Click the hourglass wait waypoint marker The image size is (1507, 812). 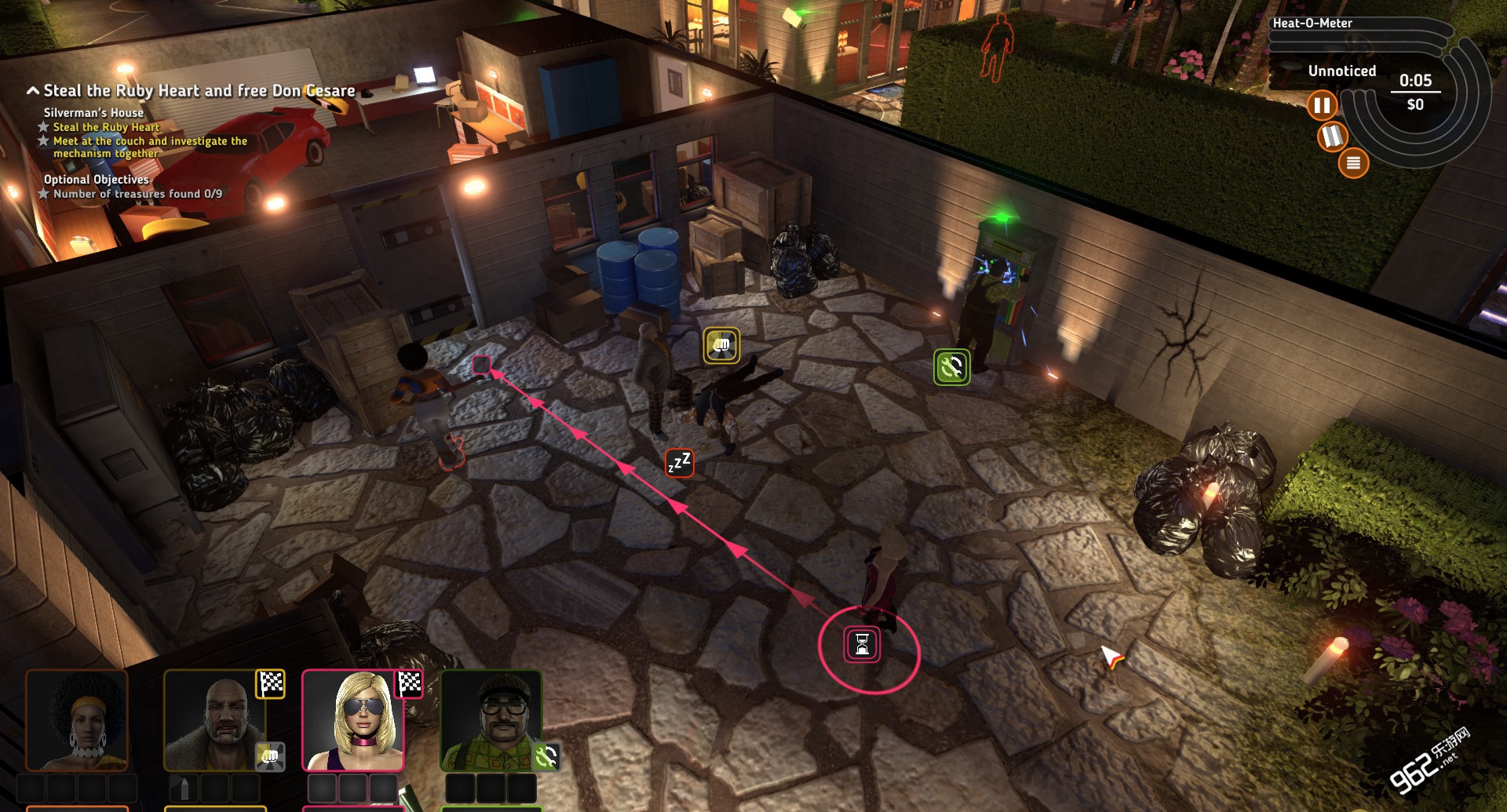[862, 645]
